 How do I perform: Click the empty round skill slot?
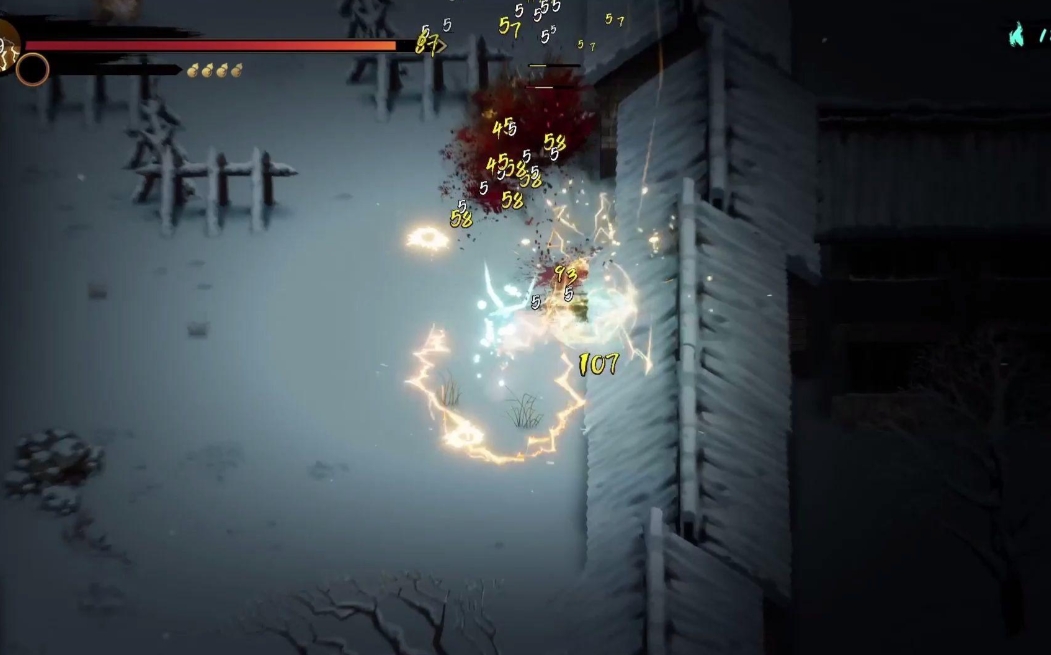tap(32, 69)
